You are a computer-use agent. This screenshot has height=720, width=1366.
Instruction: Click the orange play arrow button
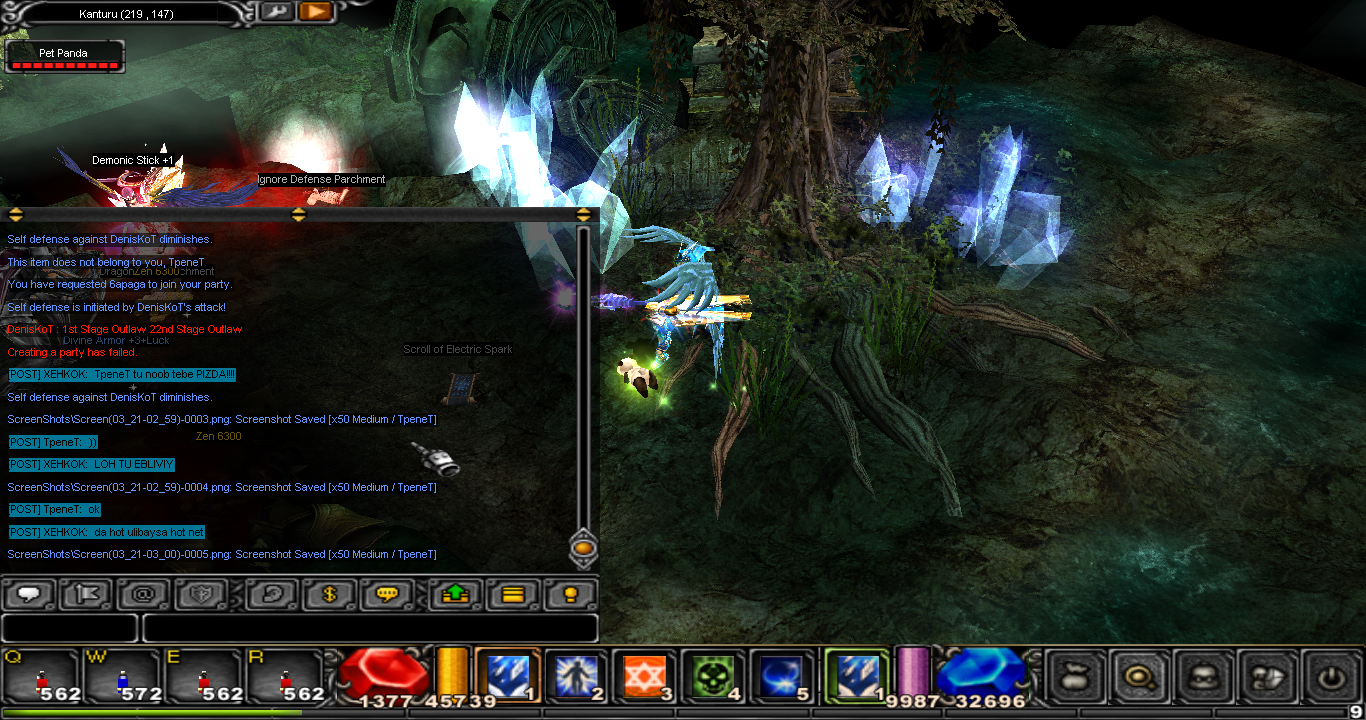315,12
